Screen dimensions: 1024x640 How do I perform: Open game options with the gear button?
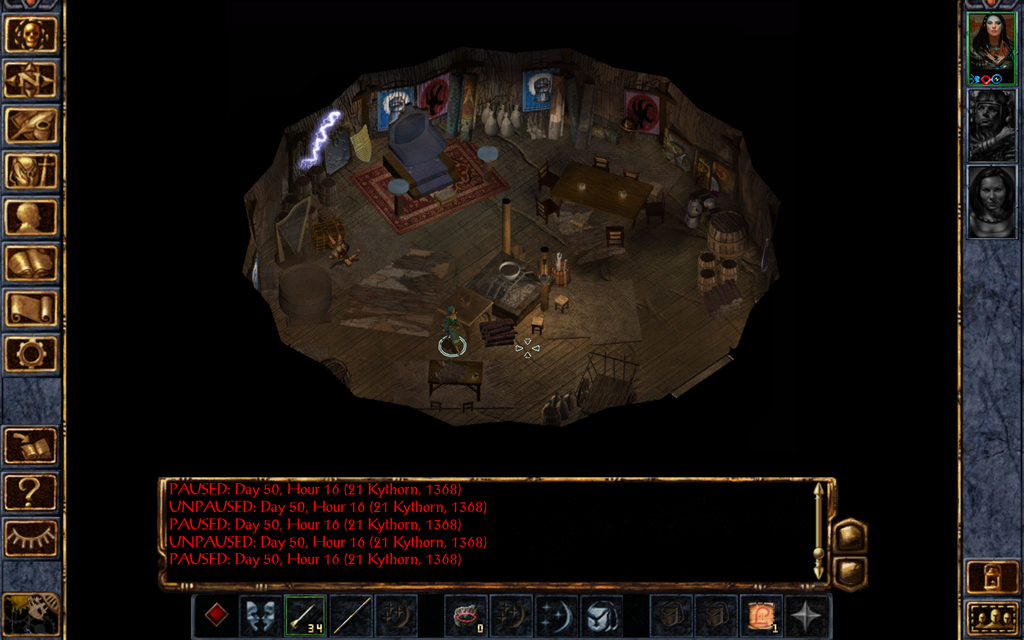[x=31, y=353]
